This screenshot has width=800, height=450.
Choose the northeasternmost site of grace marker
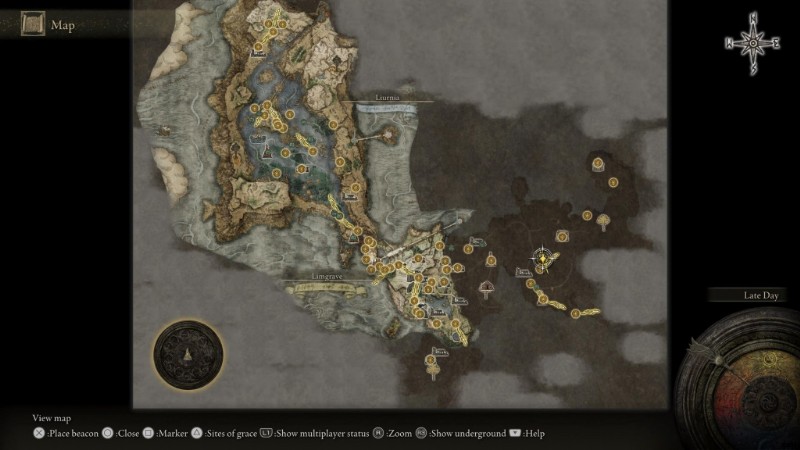598,163
